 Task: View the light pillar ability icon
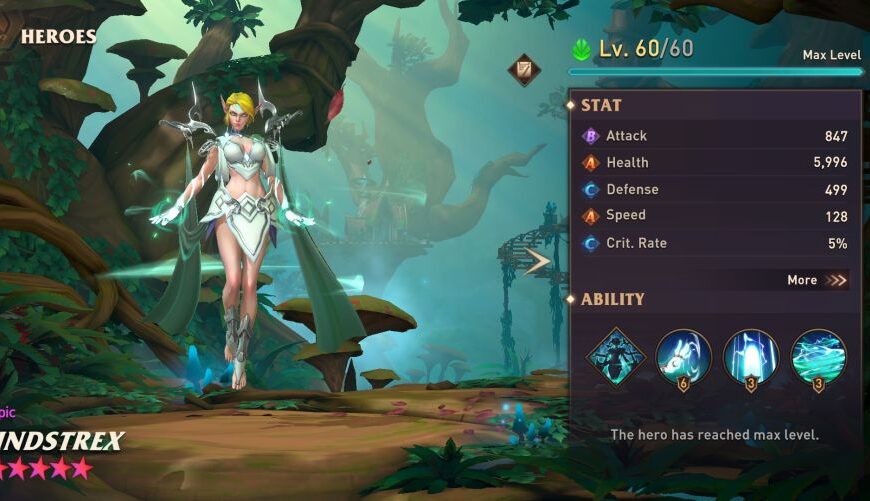pyautogui.click(x=751, y=356)
